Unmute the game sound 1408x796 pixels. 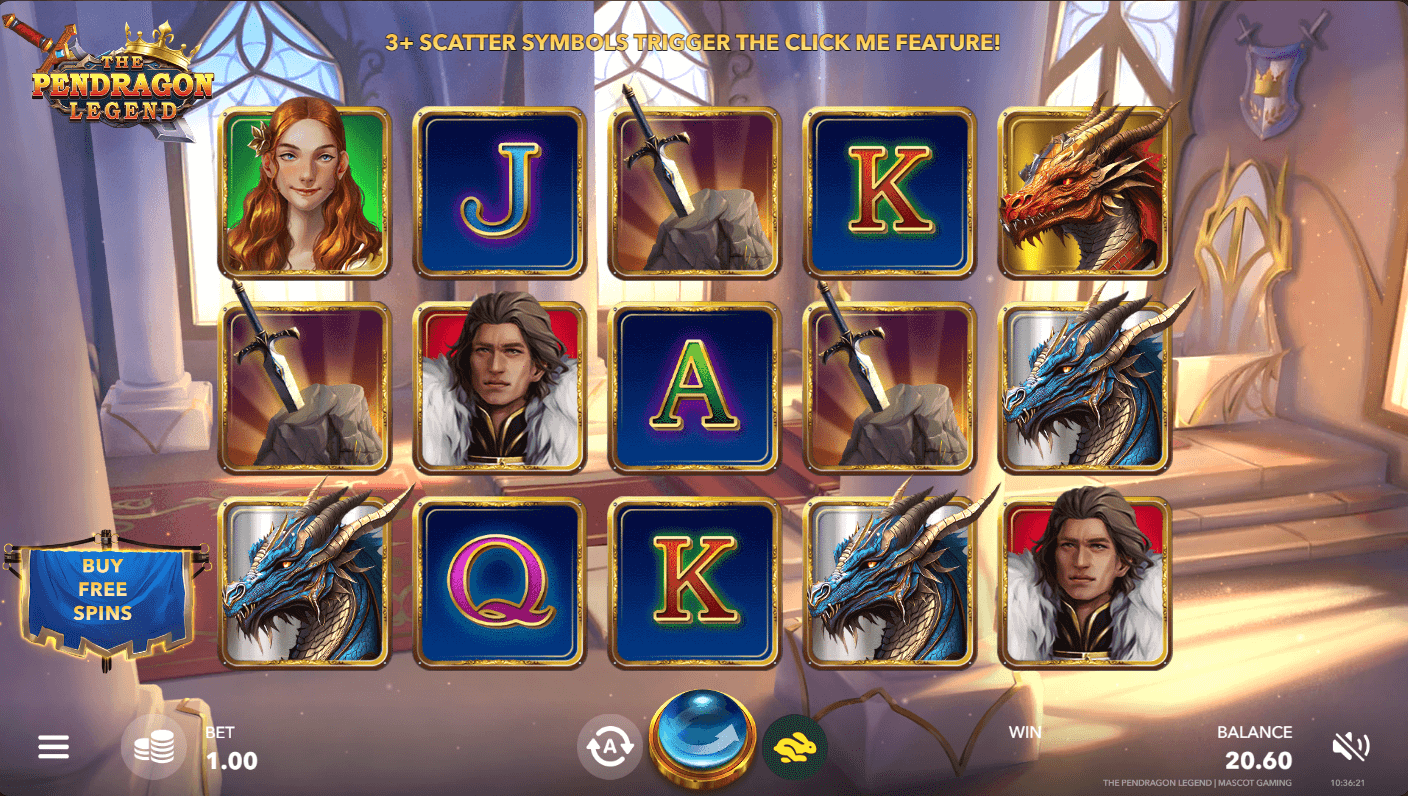(x=1350, y=746)
